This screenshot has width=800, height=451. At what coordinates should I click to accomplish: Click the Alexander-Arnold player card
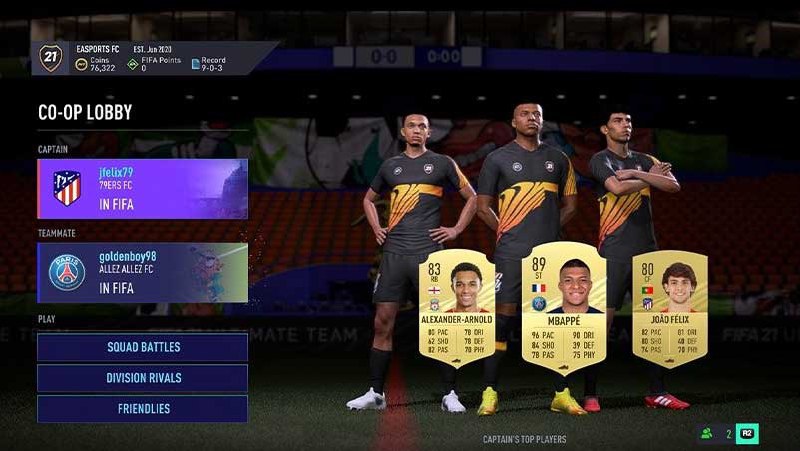[x=456, y=308]
